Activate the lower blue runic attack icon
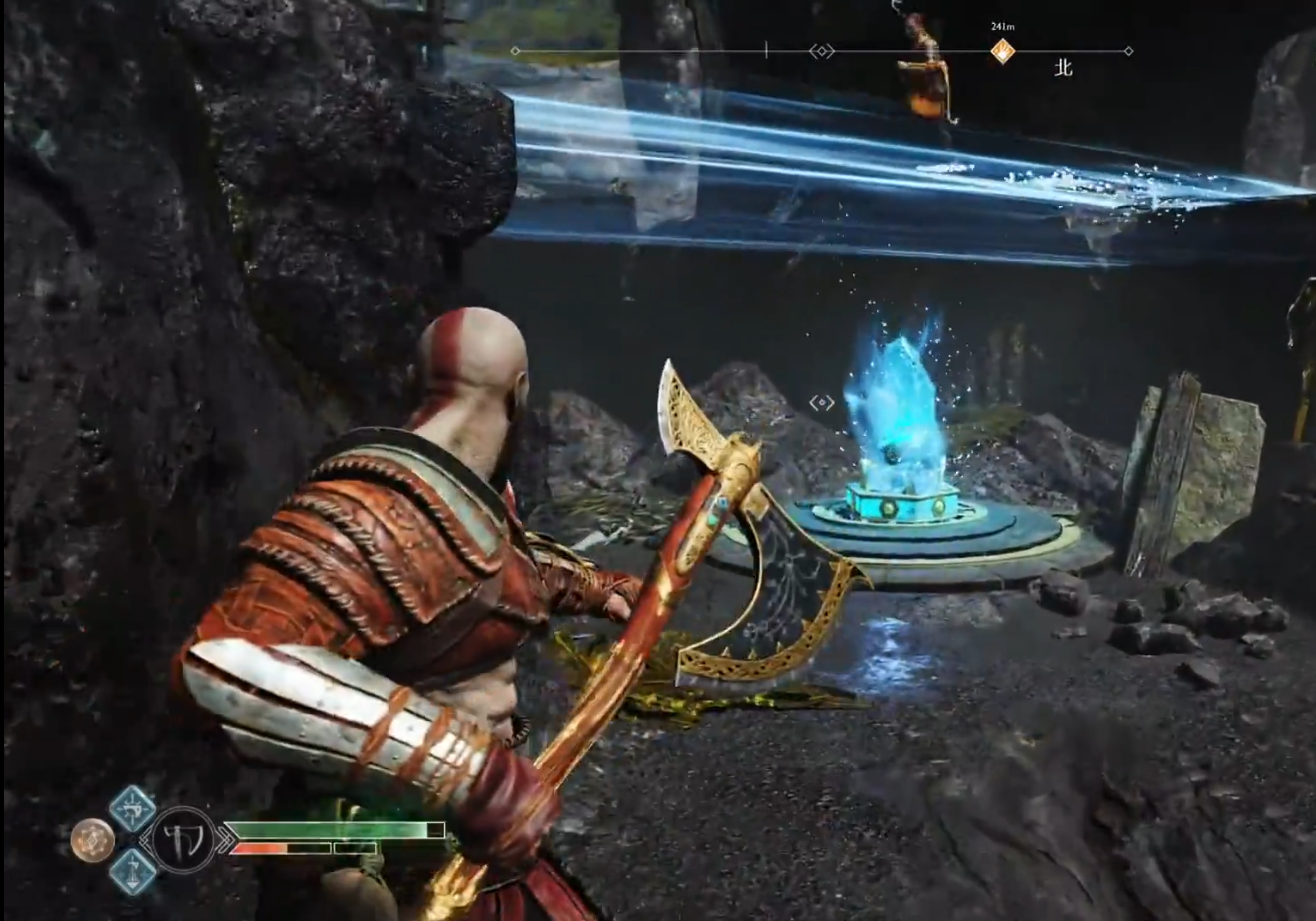The height and width of the screenshot is (921, 1316). tap(132, 871)
